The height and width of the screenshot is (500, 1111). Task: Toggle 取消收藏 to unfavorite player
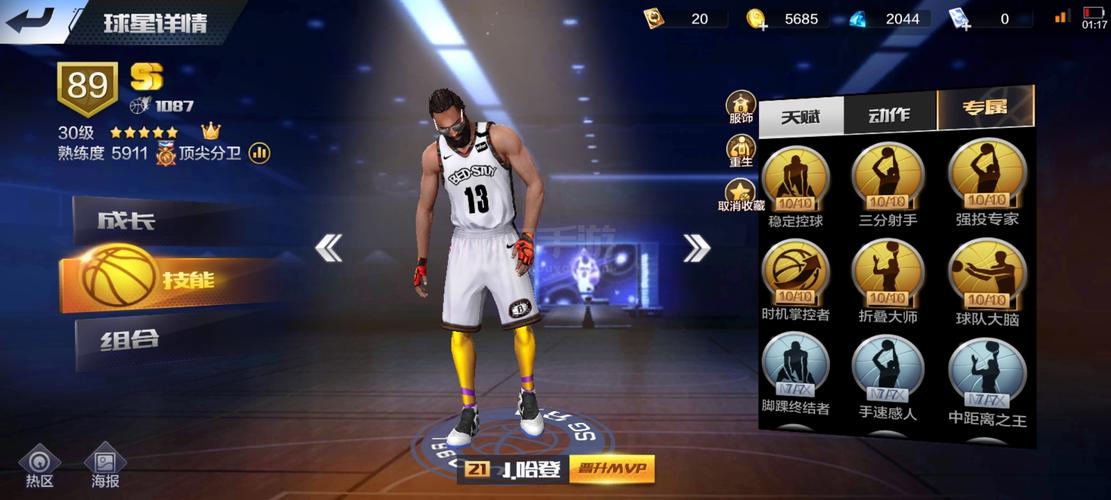pos(741,195)
